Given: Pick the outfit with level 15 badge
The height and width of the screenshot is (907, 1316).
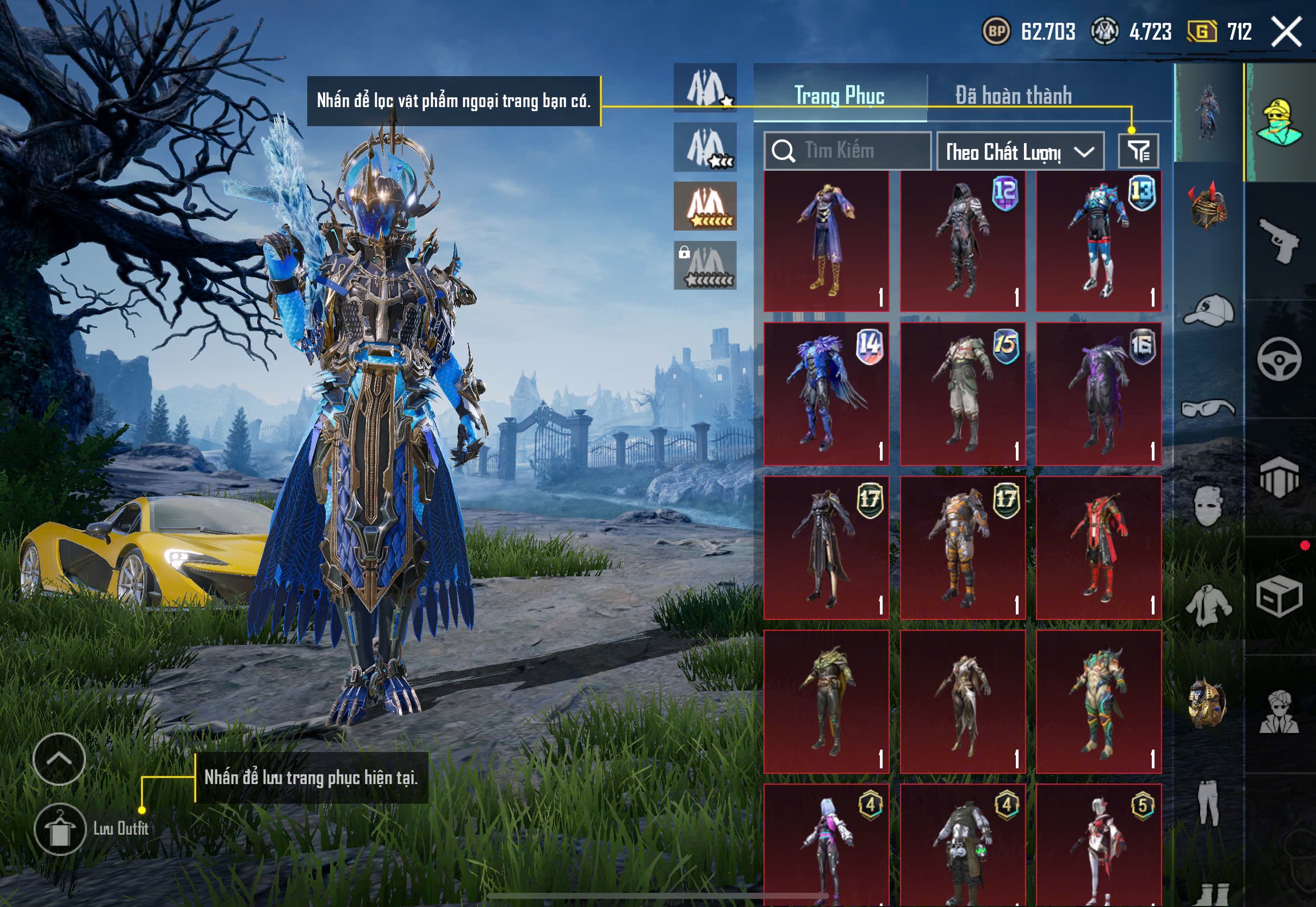Looking at the screenshot, I should click(x=963, y=393).
